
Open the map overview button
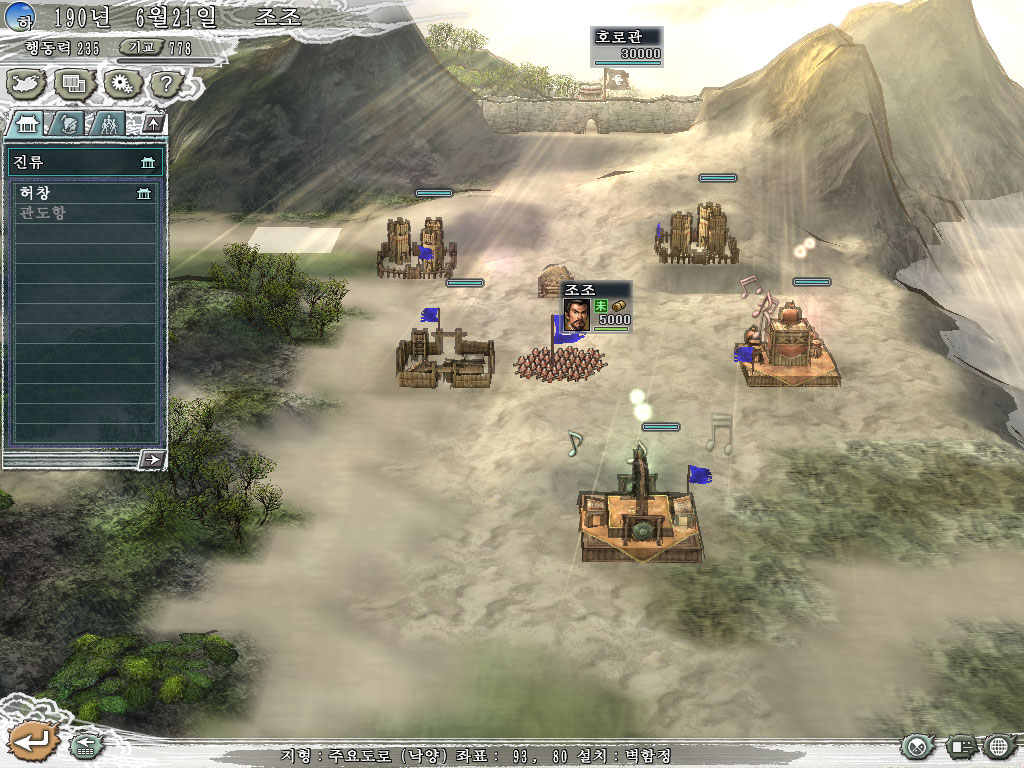pos(28,83)
